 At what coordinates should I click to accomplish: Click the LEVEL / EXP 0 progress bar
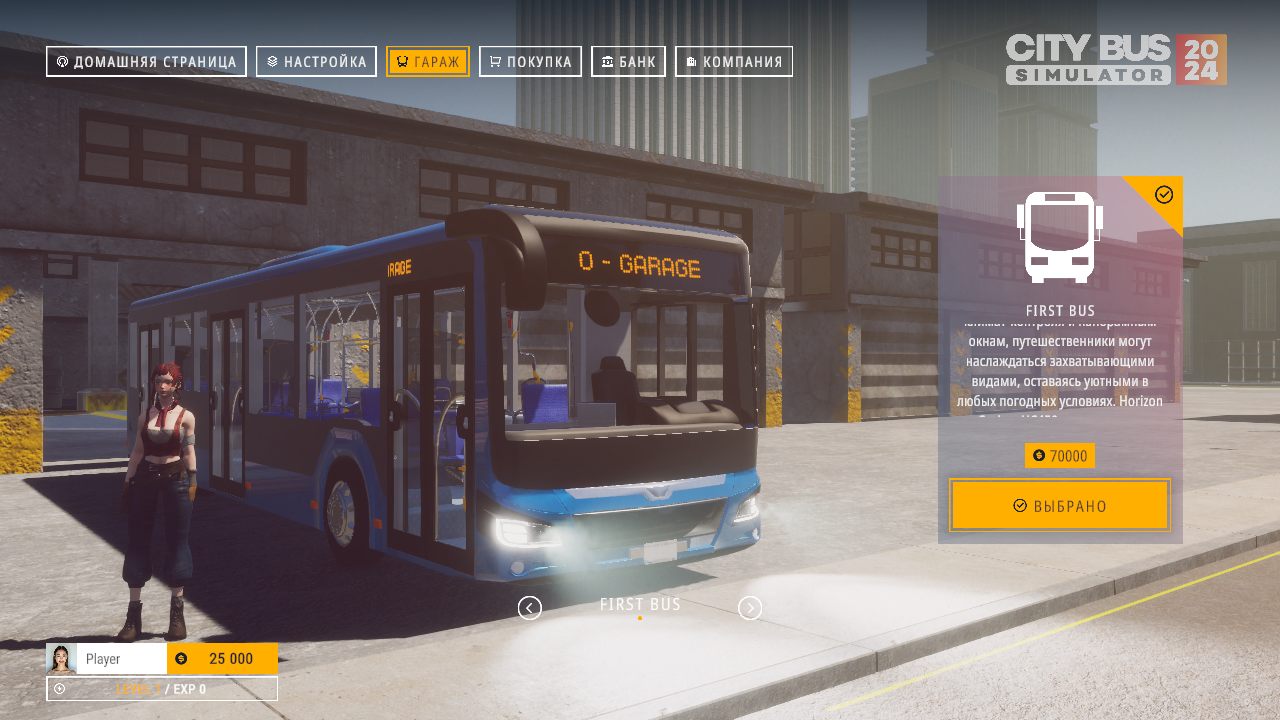pos(161,689)
